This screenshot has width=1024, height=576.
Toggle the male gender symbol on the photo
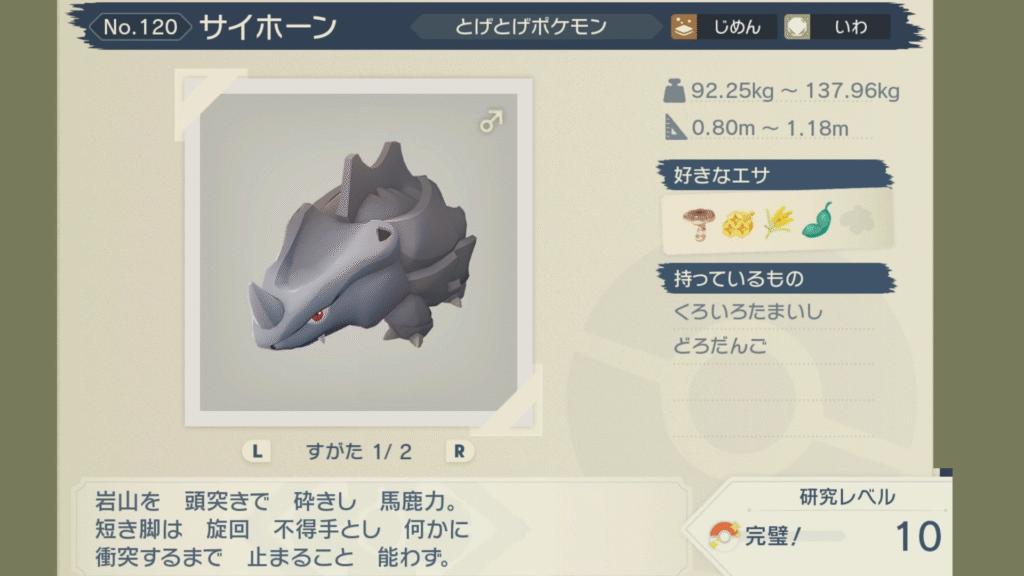coord(490,122)
